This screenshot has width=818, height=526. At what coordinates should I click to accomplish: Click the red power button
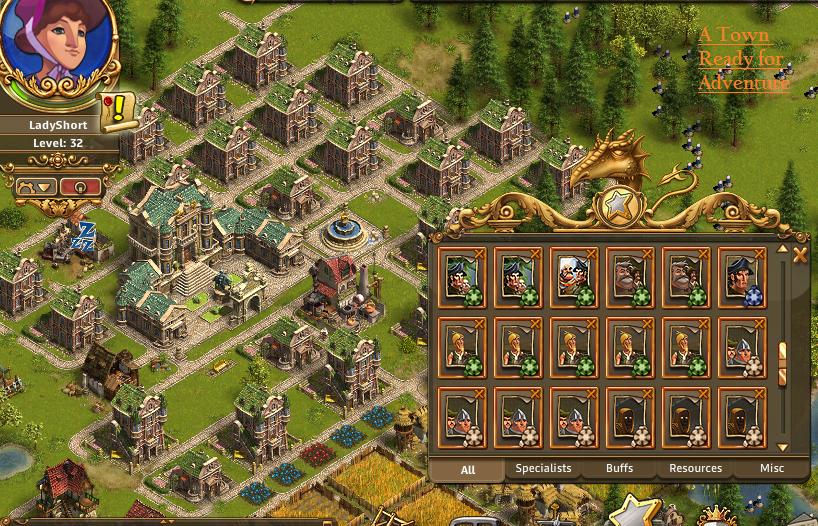pyautogui.click(x=79, y=186)
